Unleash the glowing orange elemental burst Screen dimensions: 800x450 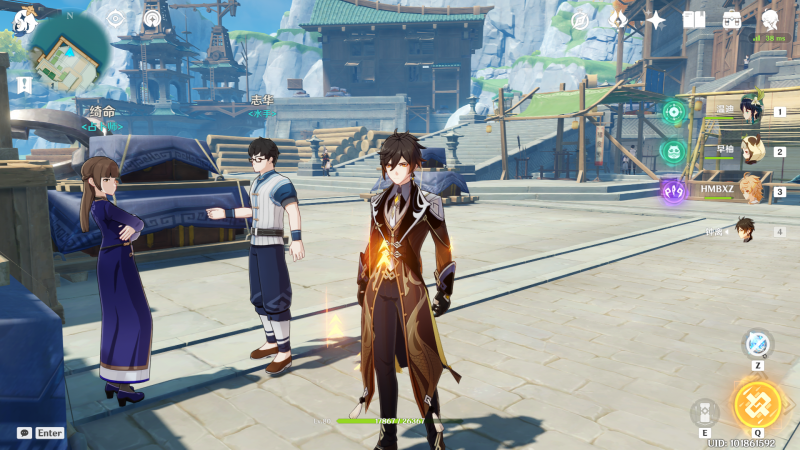click(757, 404)
